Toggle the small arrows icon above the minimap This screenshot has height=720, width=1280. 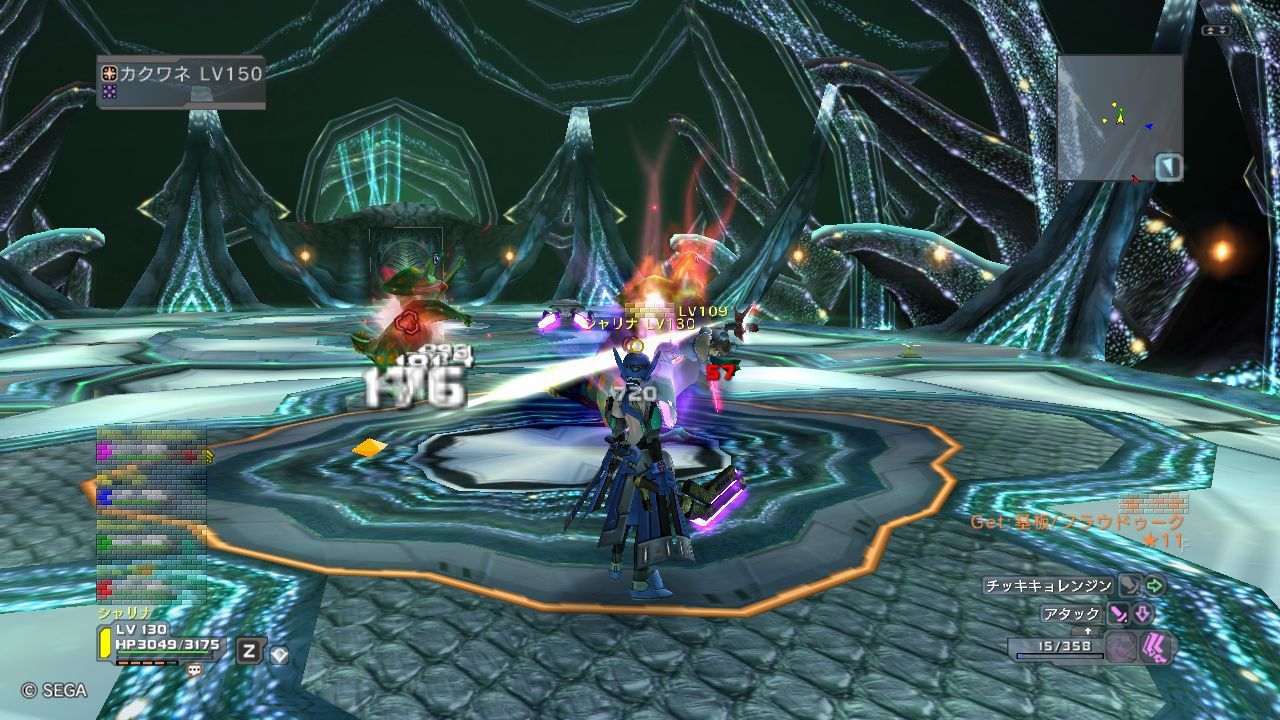point(1216,30)
